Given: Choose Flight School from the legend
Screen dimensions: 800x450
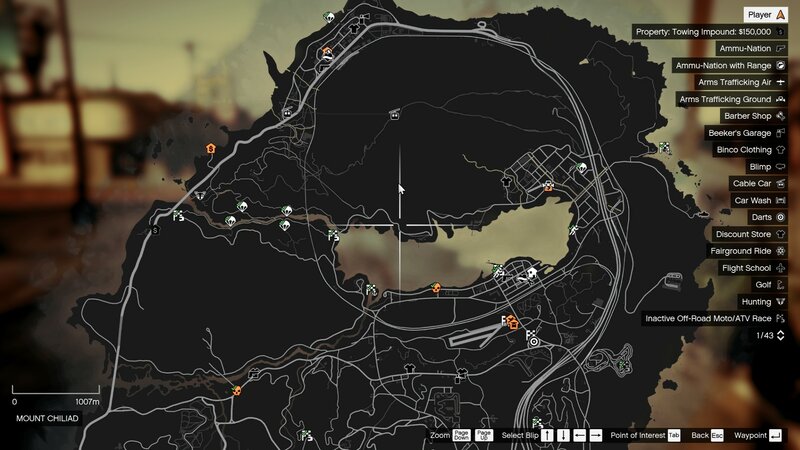Looking at the screenshot, I should (x=752, y=268).
